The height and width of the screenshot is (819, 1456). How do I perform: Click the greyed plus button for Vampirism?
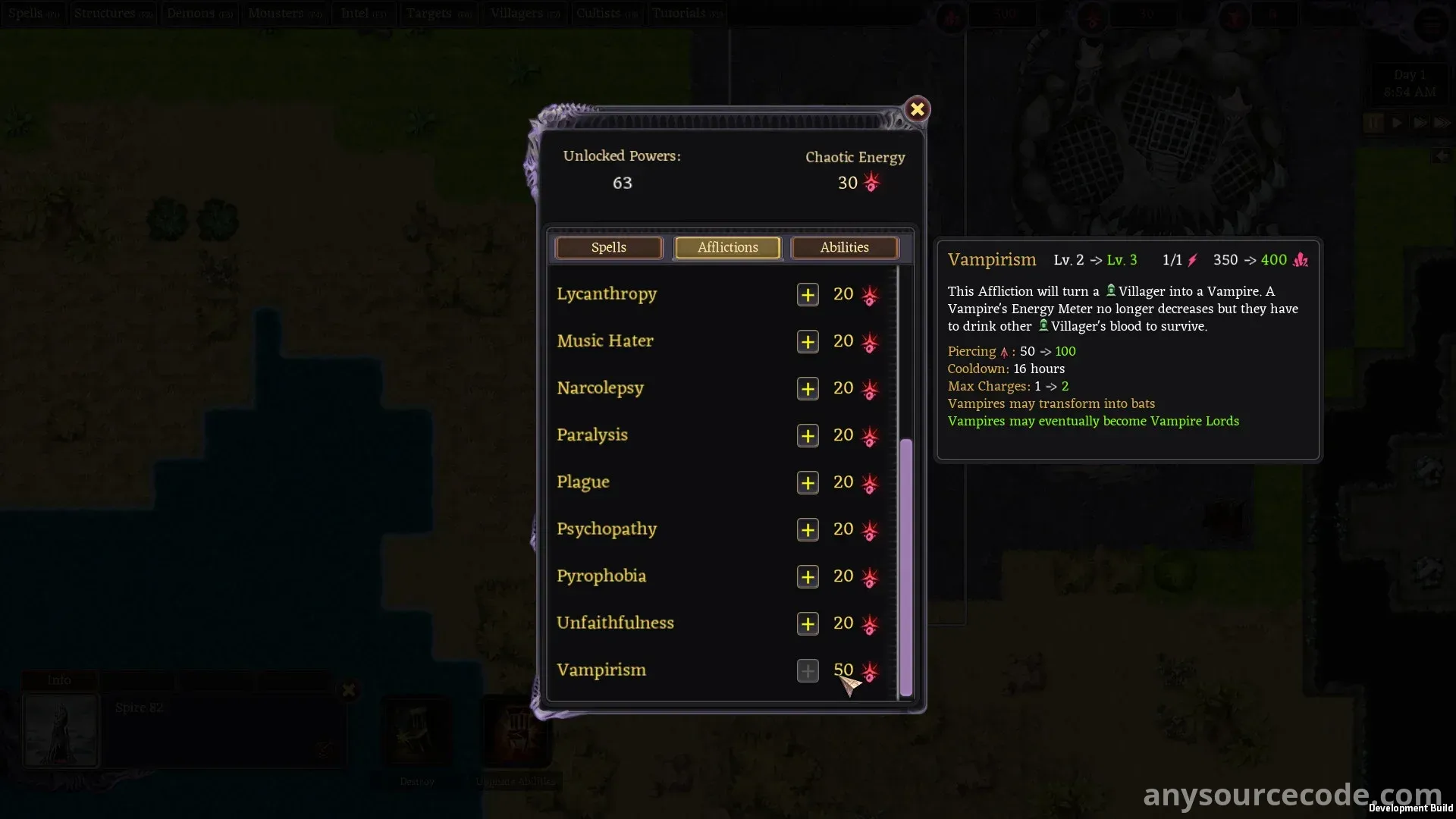(808, 671)
